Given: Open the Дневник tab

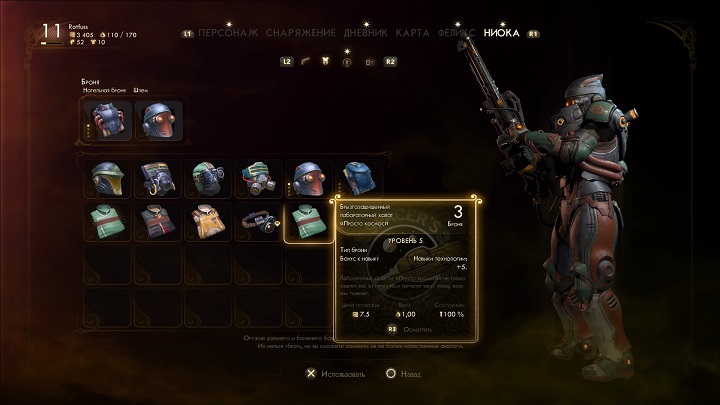Looking at the screenshot, I should point(366,33).
